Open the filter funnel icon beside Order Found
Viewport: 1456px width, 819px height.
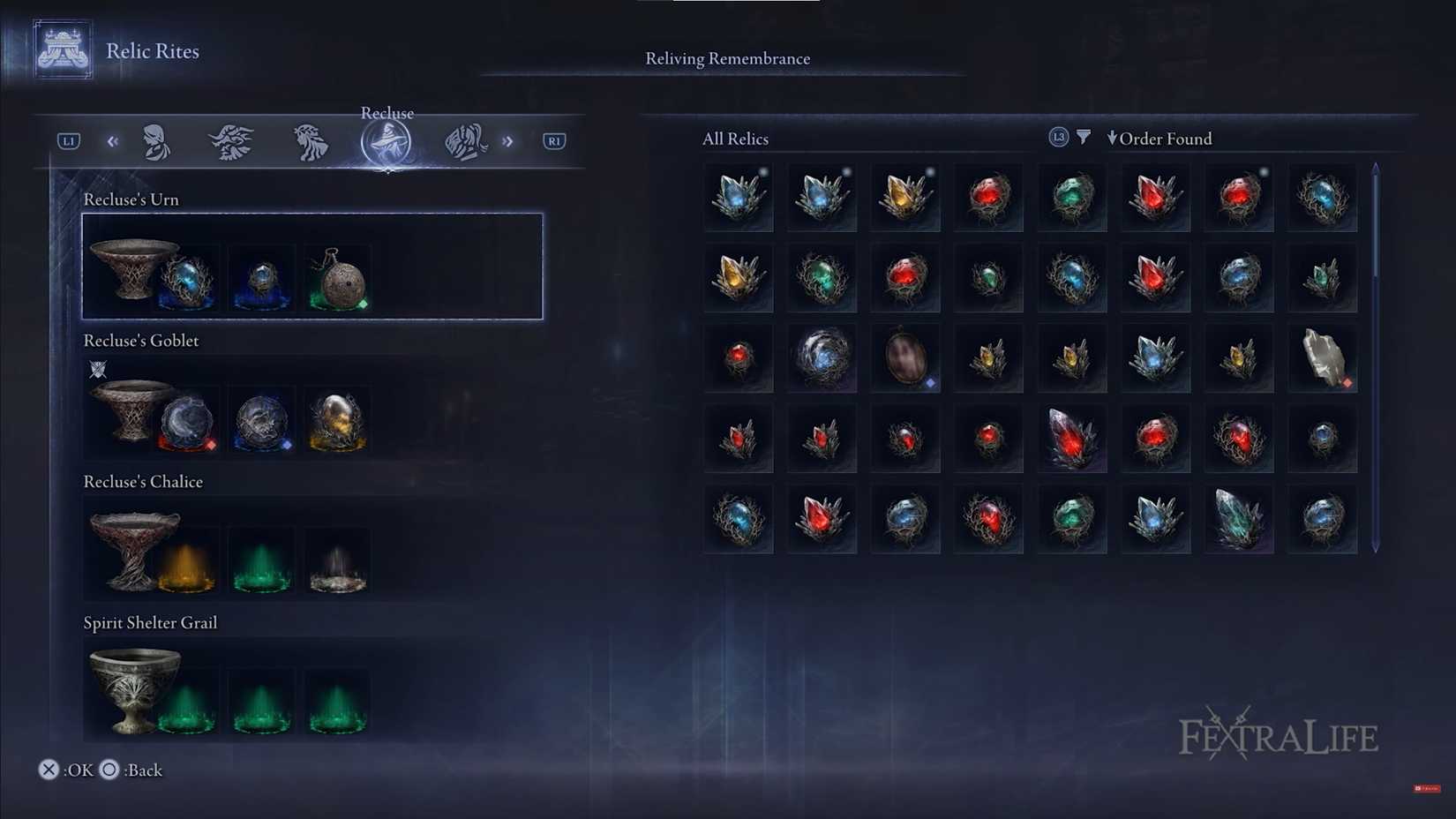tap(1084, 138)
